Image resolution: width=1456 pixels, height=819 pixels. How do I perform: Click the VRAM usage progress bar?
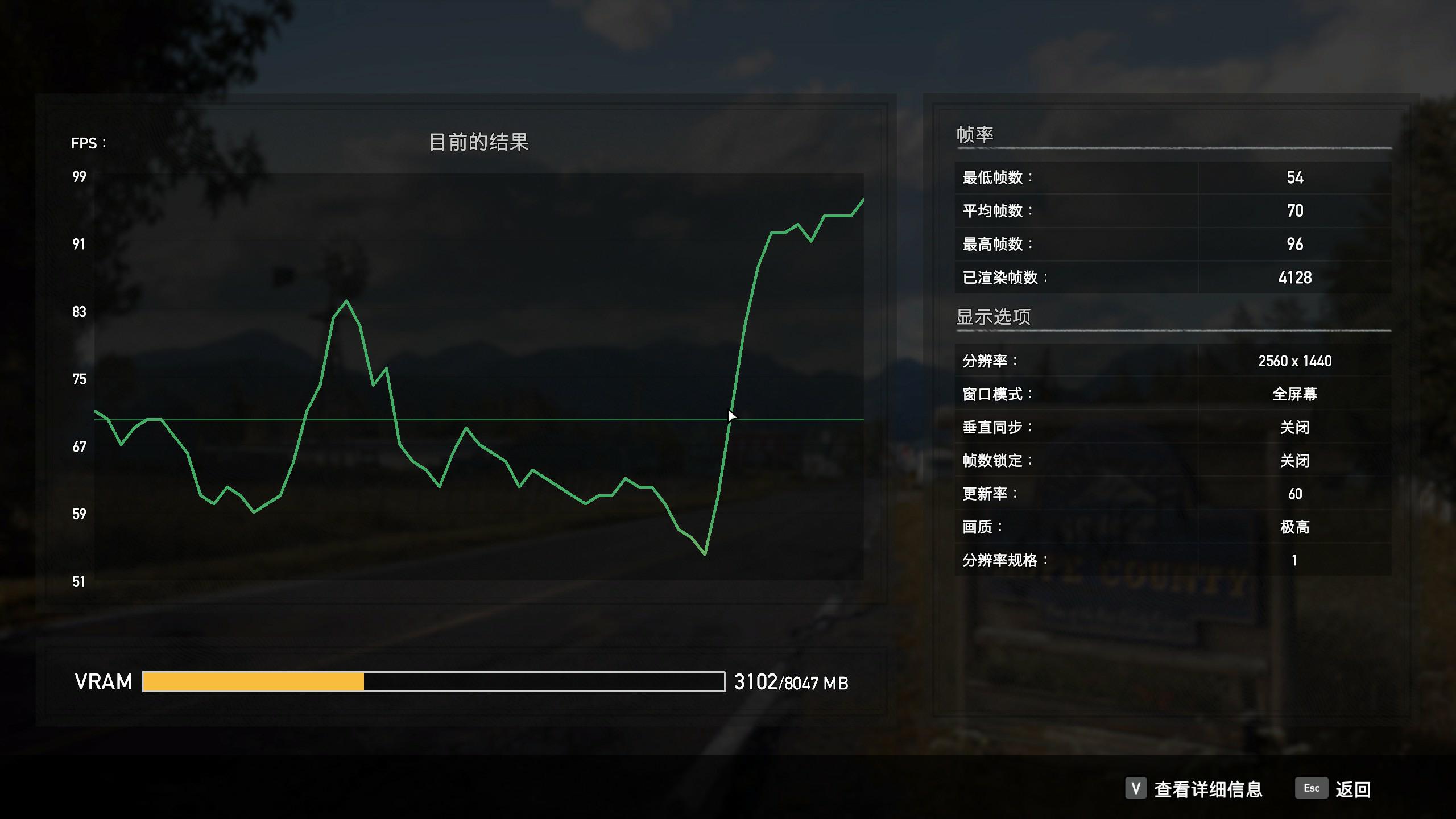point(432,682)
